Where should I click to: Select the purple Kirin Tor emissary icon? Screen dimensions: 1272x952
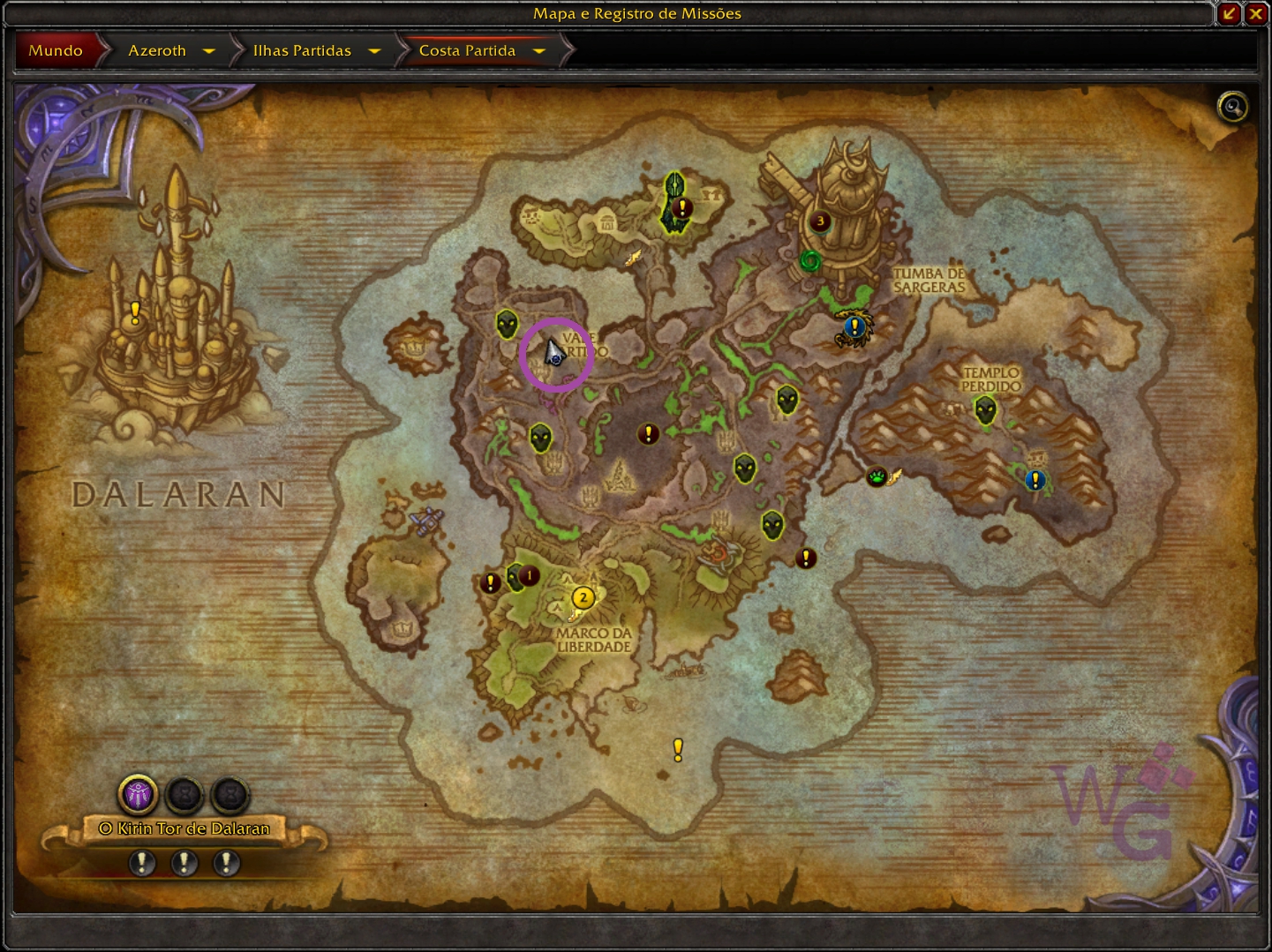click(139, 795)
